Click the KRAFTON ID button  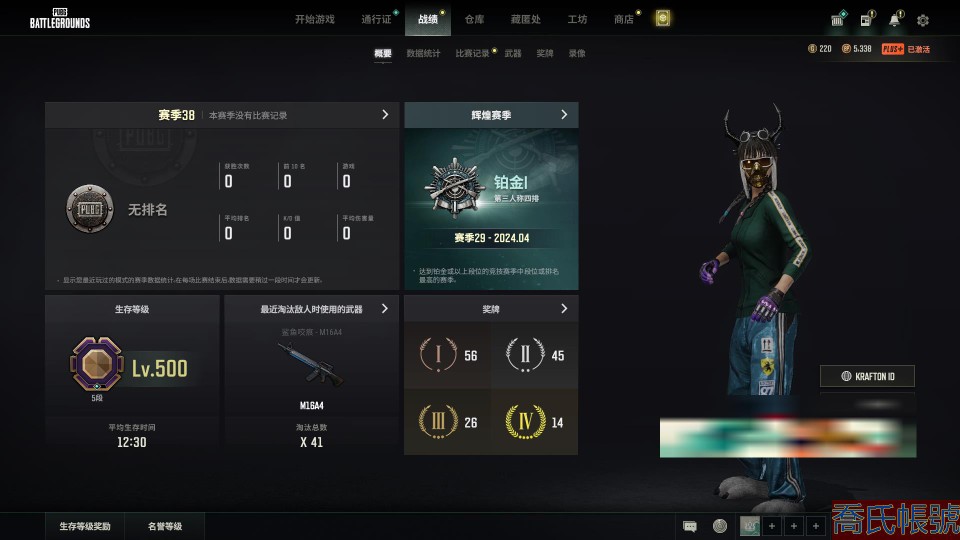click(x=867, y=376)
